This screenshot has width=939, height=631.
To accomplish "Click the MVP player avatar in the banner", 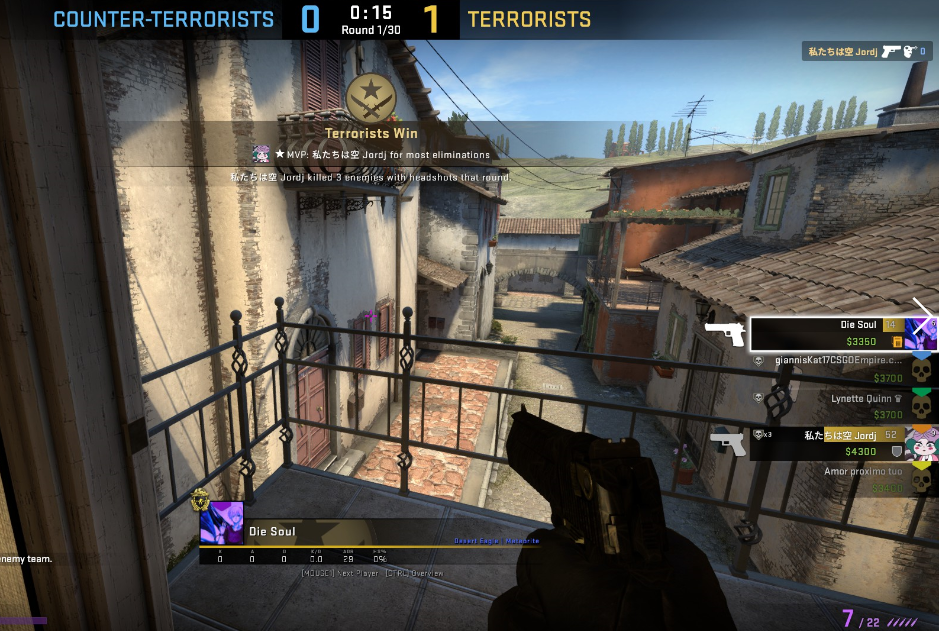I will [261, 154].
